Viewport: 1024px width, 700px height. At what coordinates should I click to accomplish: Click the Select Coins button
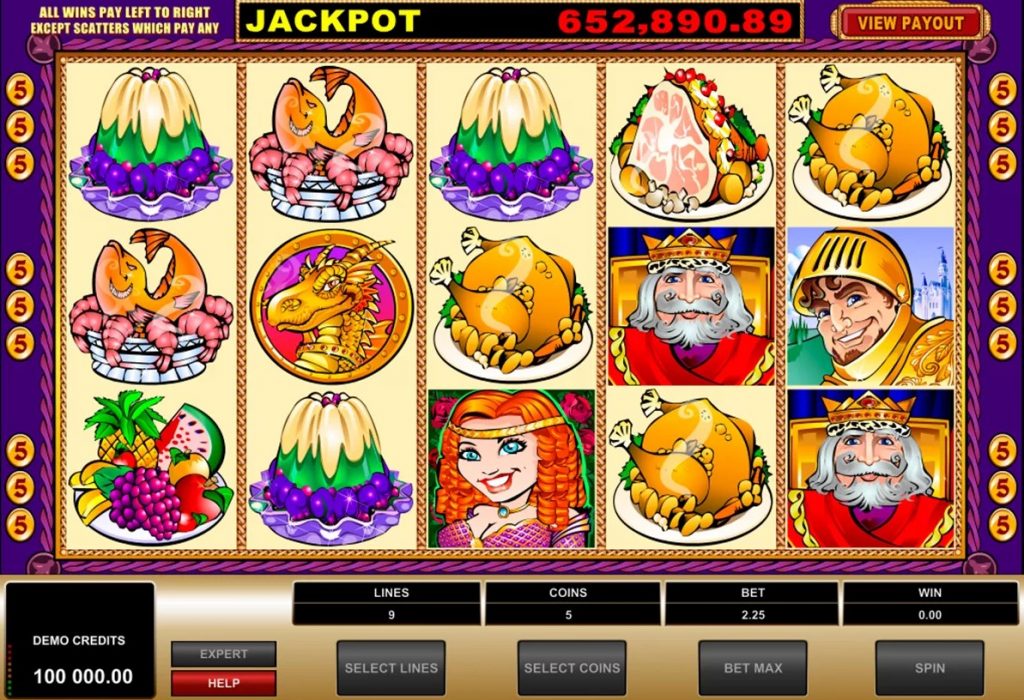pos(571,667)
